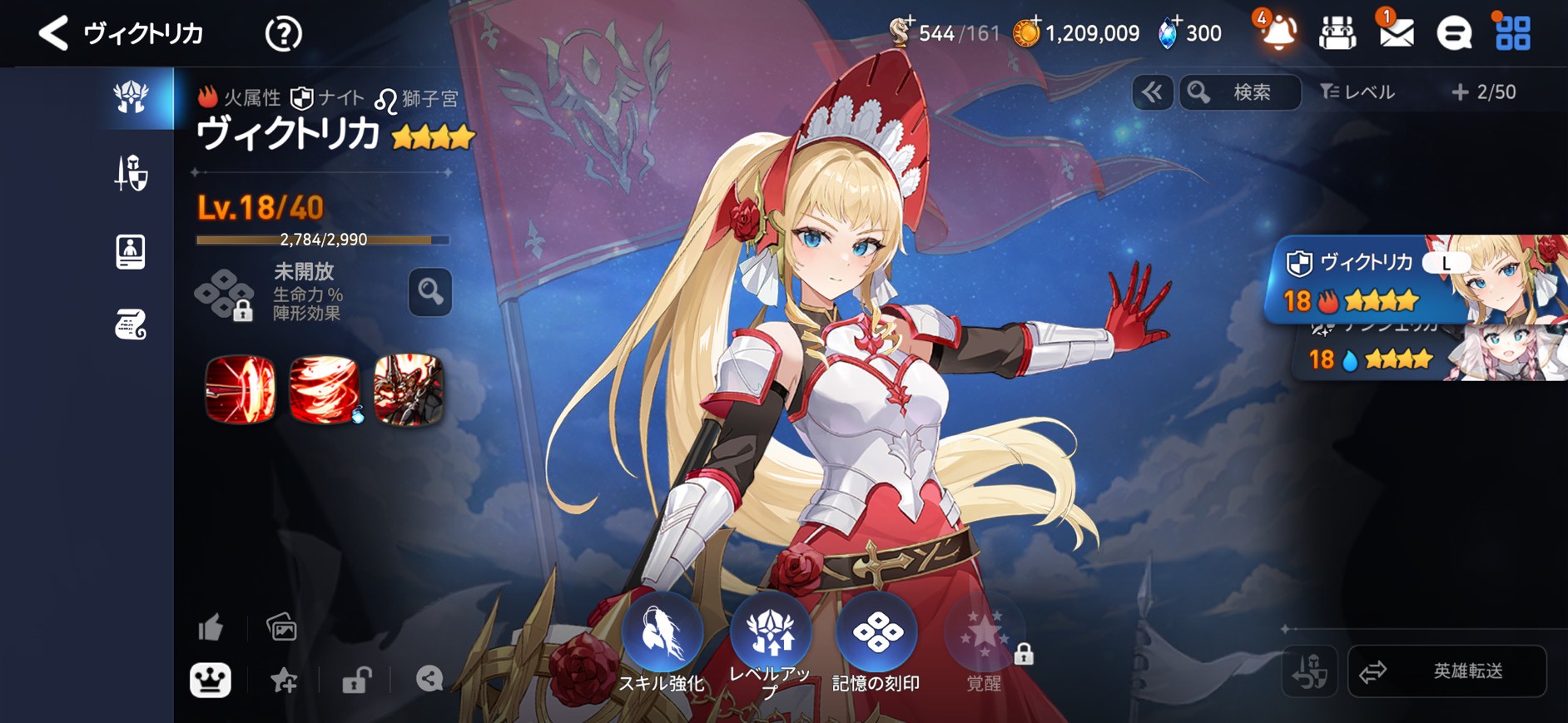Image resolution: width=1568 pixels, height=723 pixels.
Task: Open the chat bubble icon
Action: click(x=1454, y=34)
